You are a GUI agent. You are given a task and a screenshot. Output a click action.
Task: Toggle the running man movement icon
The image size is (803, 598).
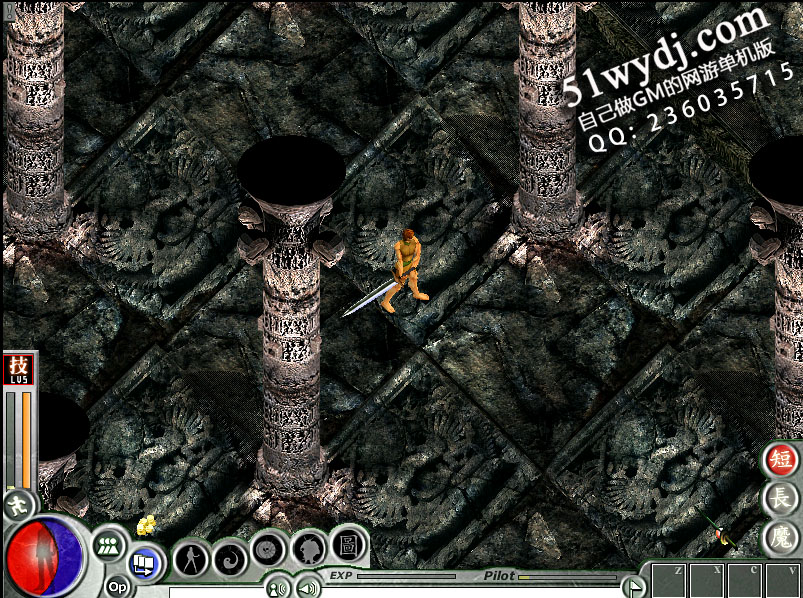click(17, 505)
